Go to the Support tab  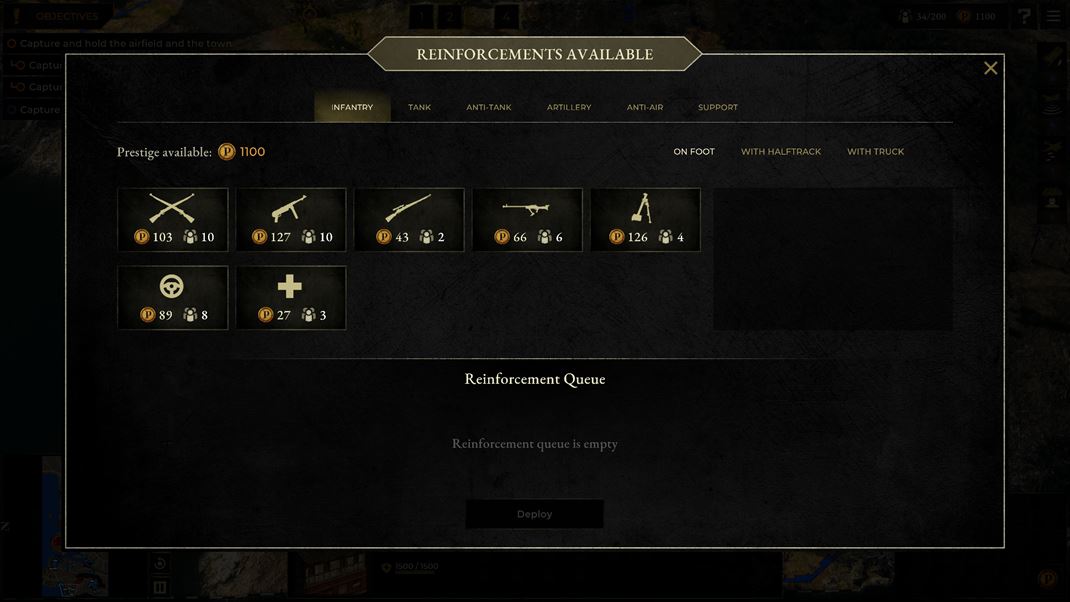coord(718,107)
